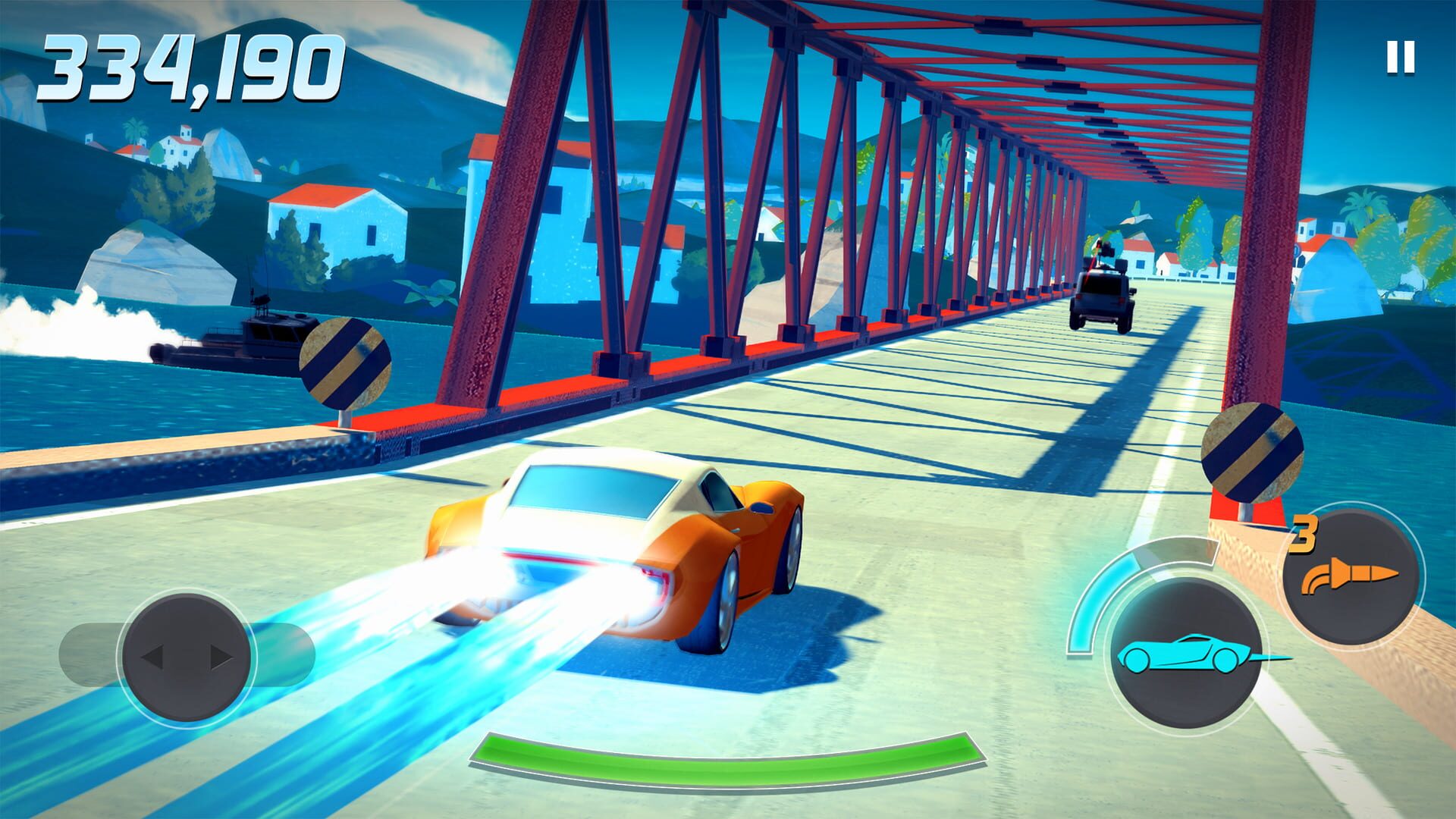1456x819 pixels.
Task: Fire the missile weapon button
Action: click(1350, 578)
